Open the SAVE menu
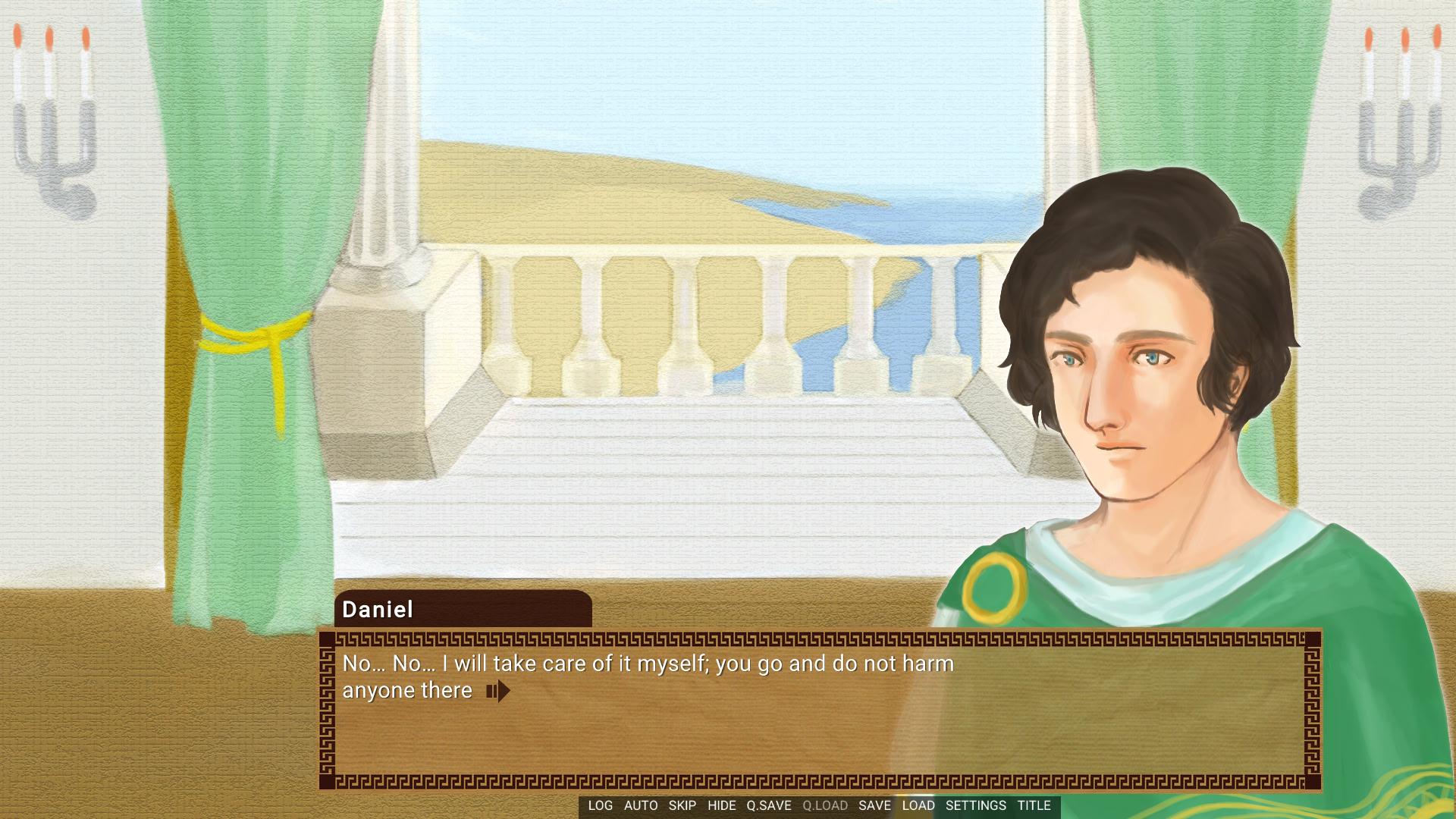Image resolution: width=1456 pixels, height=819 pixels. 874,806
